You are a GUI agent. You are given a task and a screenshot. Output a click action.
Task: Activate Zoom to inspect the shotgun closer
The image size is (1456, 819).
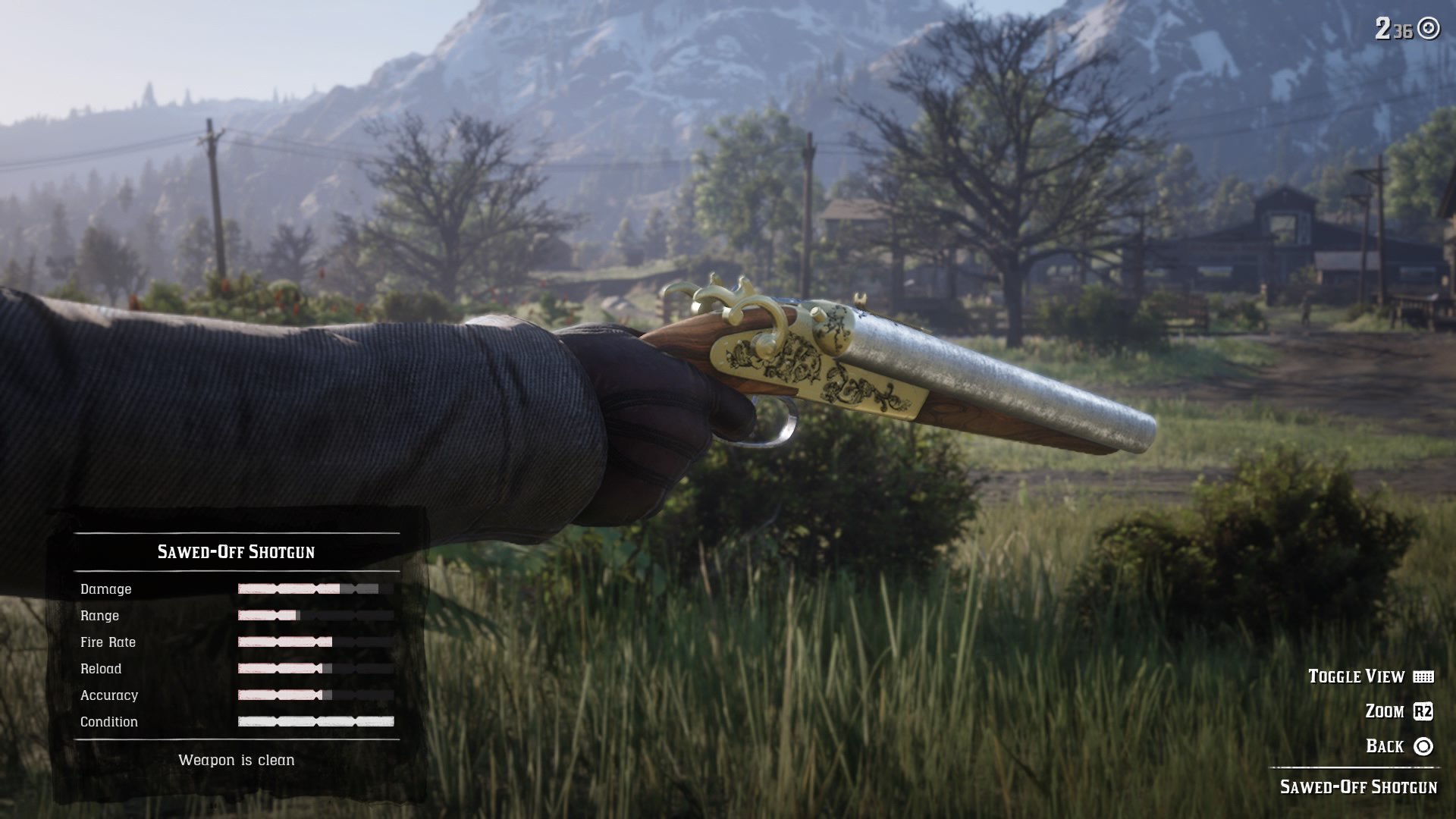[1382, 711]
